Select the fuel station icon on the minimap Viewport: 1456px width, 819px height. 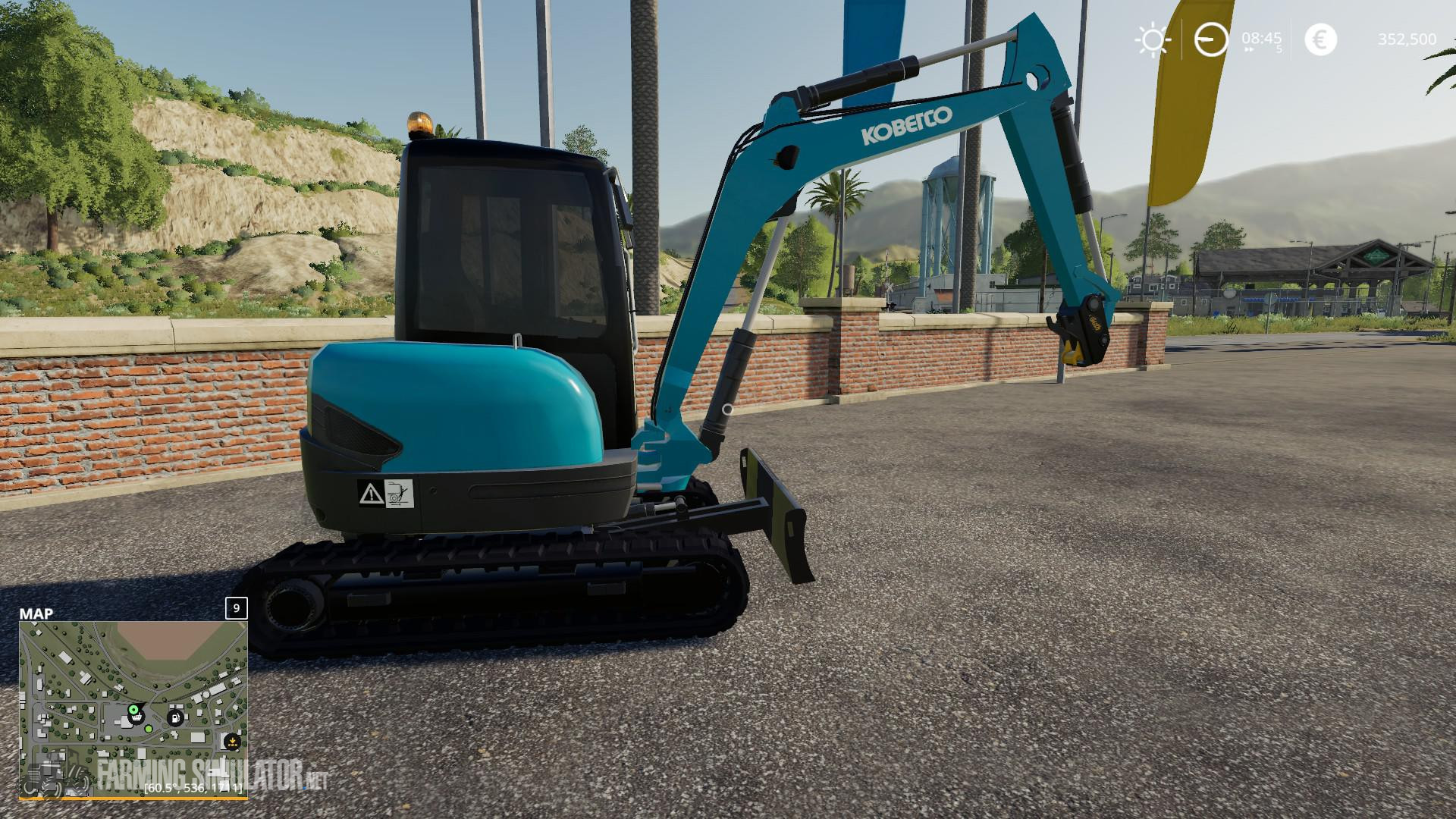(175, 718)
